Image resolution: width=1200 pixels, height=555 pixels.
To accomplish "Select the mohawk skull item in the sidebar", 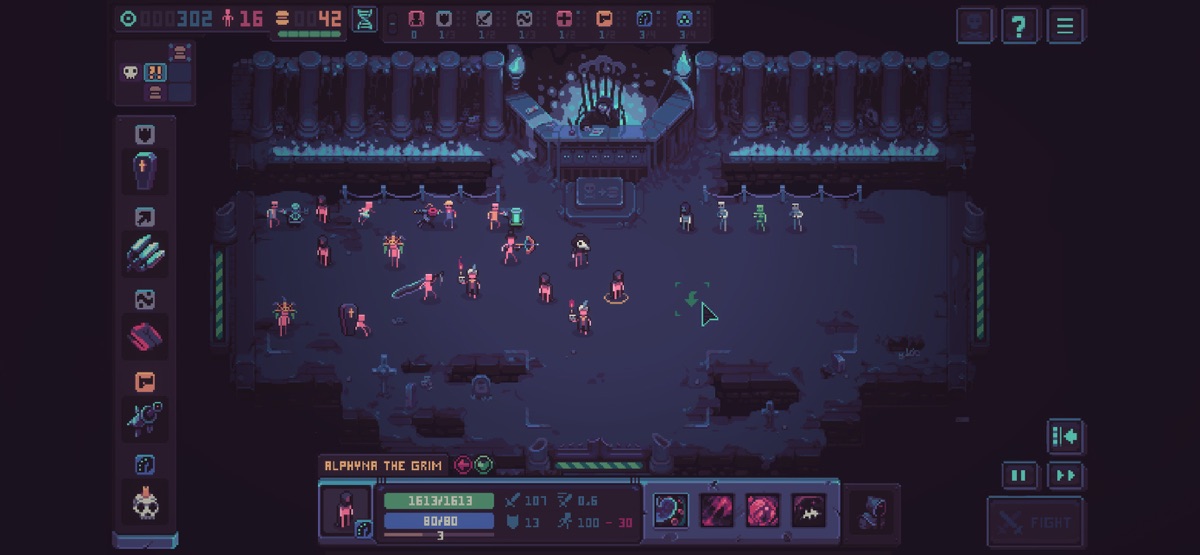I will tap(145, 501).
